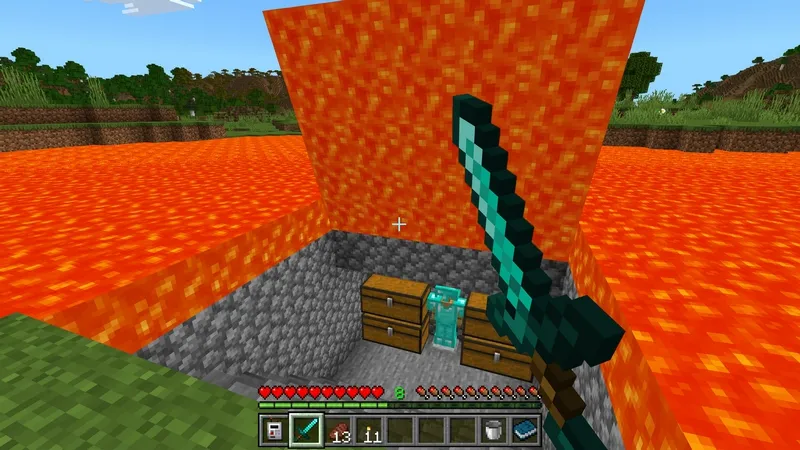Screen dimensions: 800x450
Task: Switch to the bucket hotbar slot
Action: 494,430
